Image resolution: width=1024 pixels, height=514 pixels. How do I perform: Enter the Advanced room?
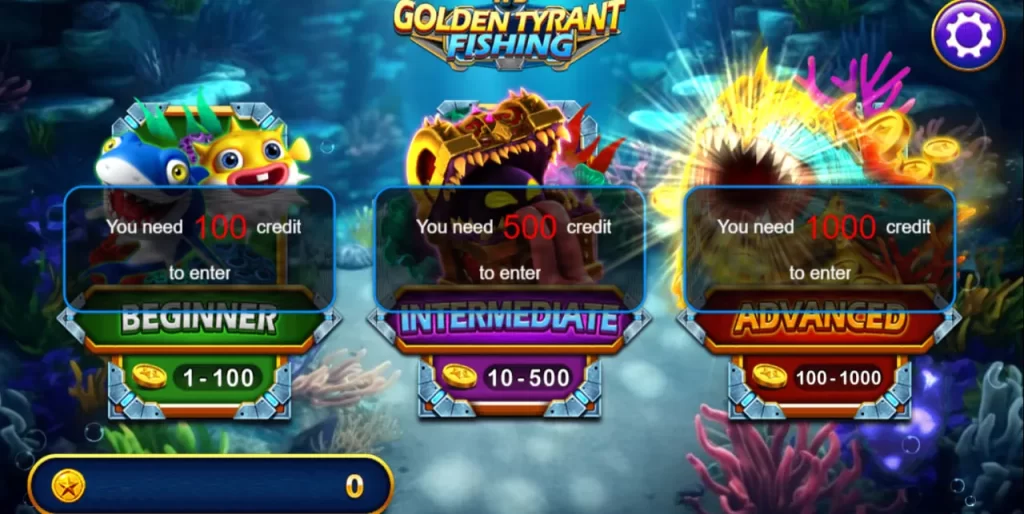pyautogui.click(x=819, y=319)
